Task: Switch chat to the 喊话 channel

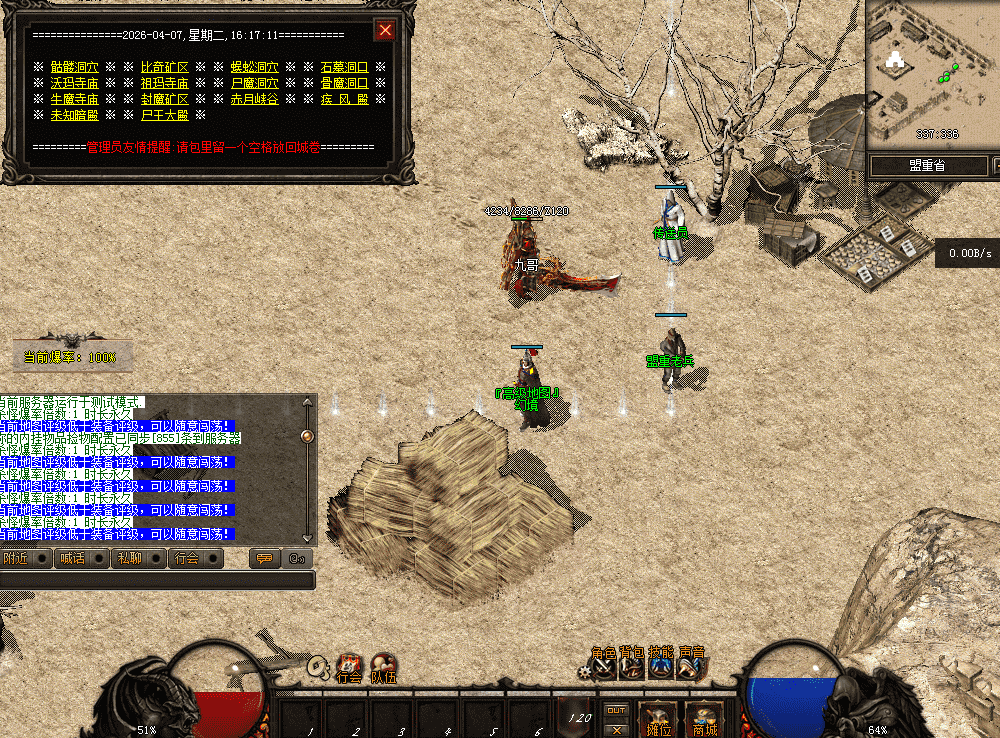Action: point(72,558)
